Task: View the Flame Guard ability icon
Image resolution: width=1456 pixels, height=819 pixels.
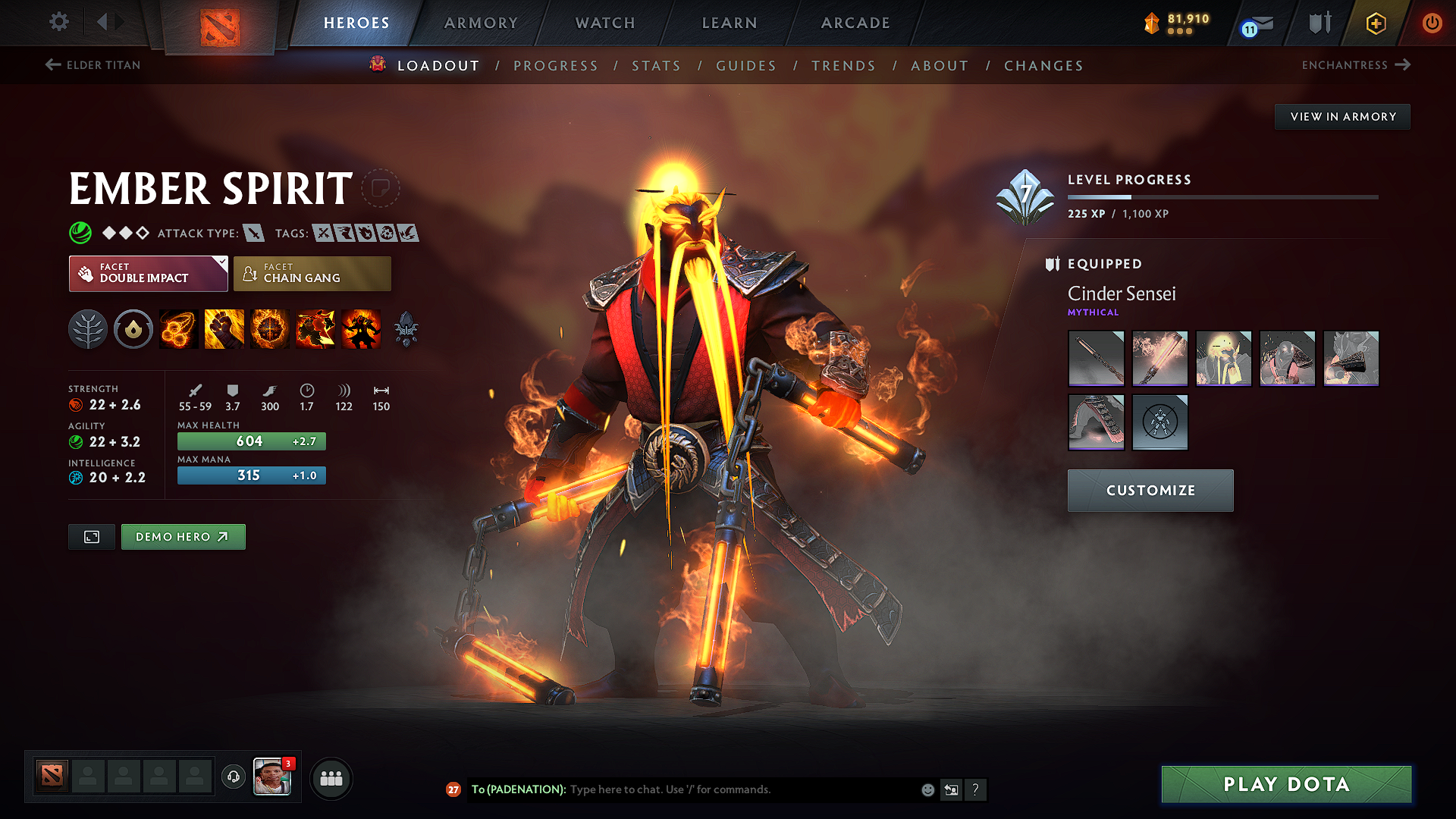Action: pyautogui.click(x=270, y=329)
